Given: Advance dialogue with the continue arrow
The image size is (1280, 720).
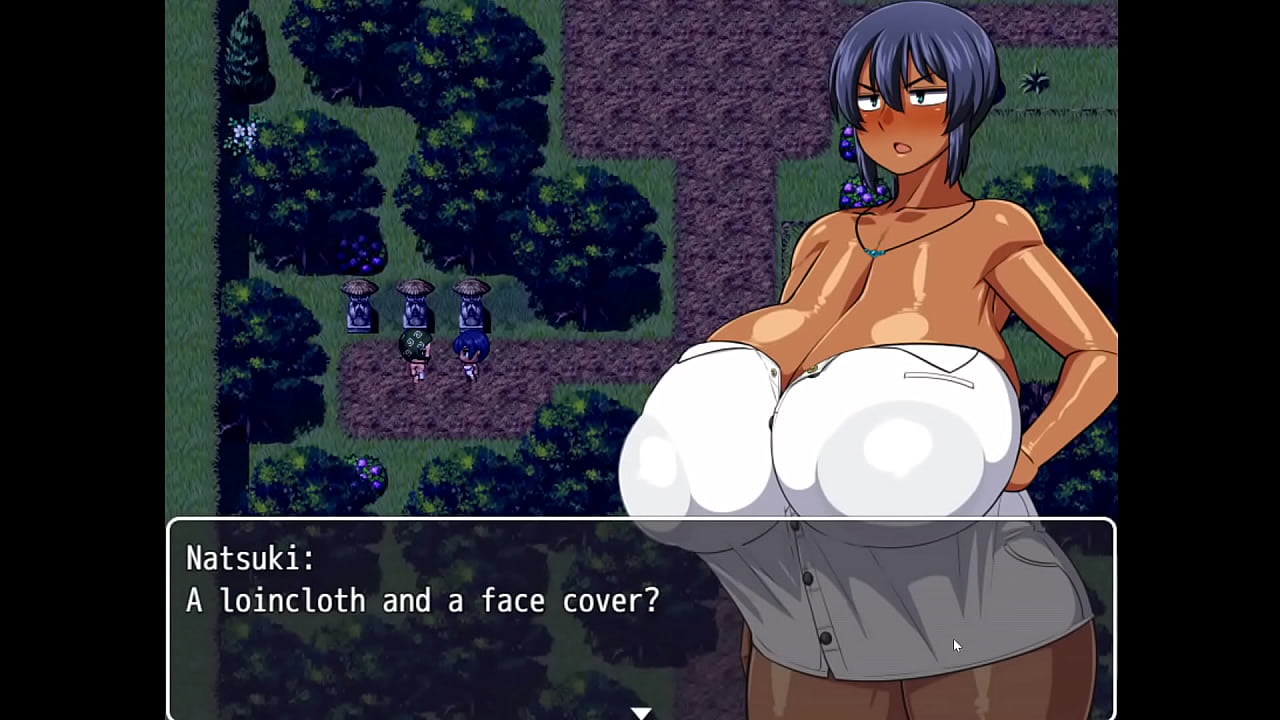Looking at the screenshot, I should coord(641,712).
